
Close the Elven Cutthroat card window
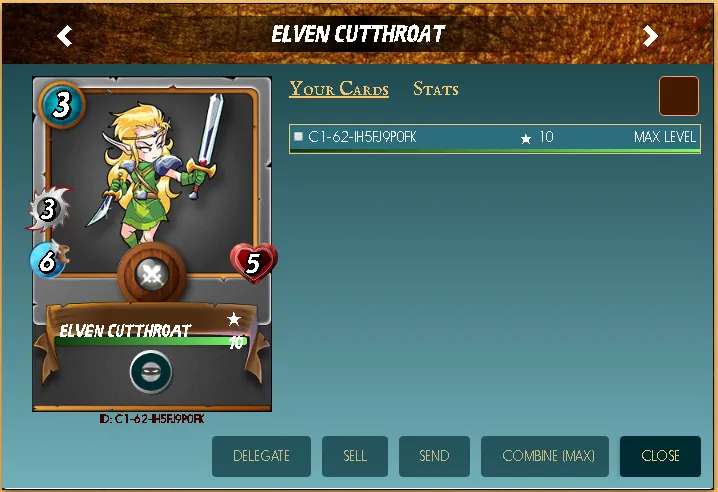point(660,456)
